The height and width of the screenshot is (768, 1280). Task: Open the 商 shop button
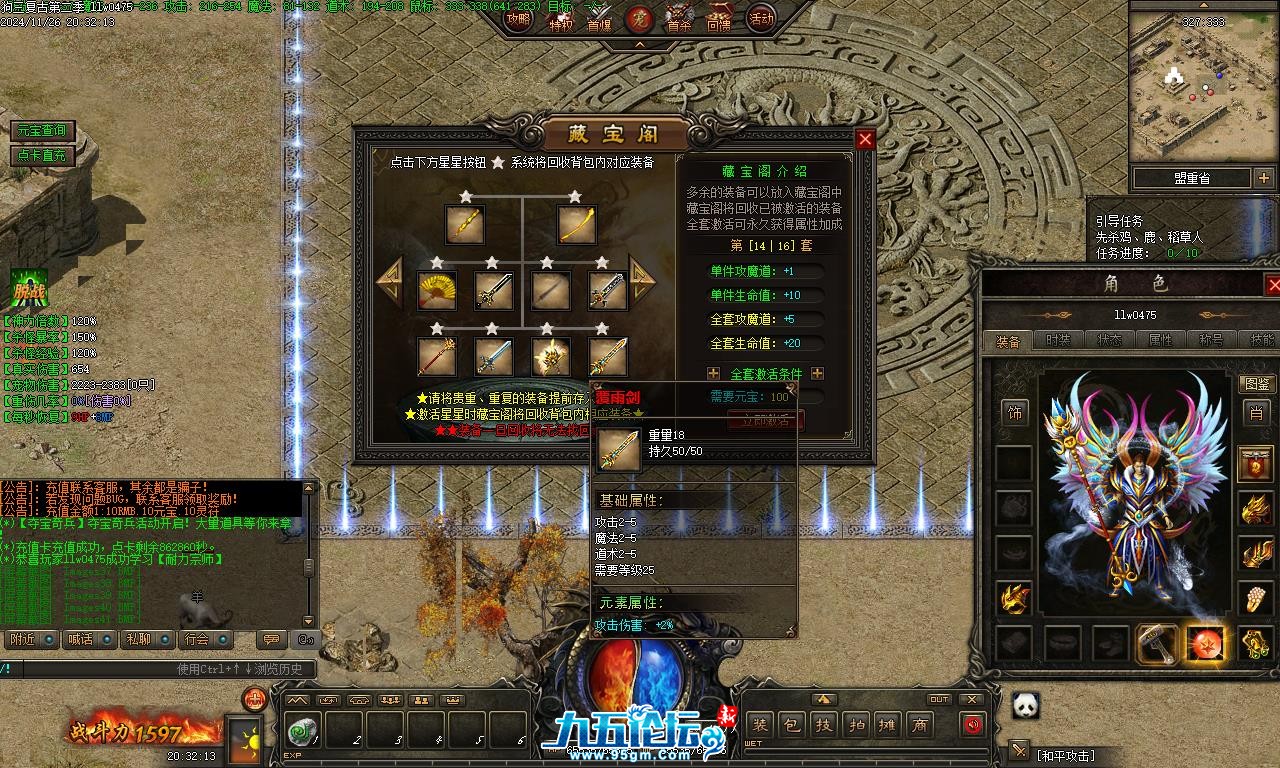click(920, 726)
